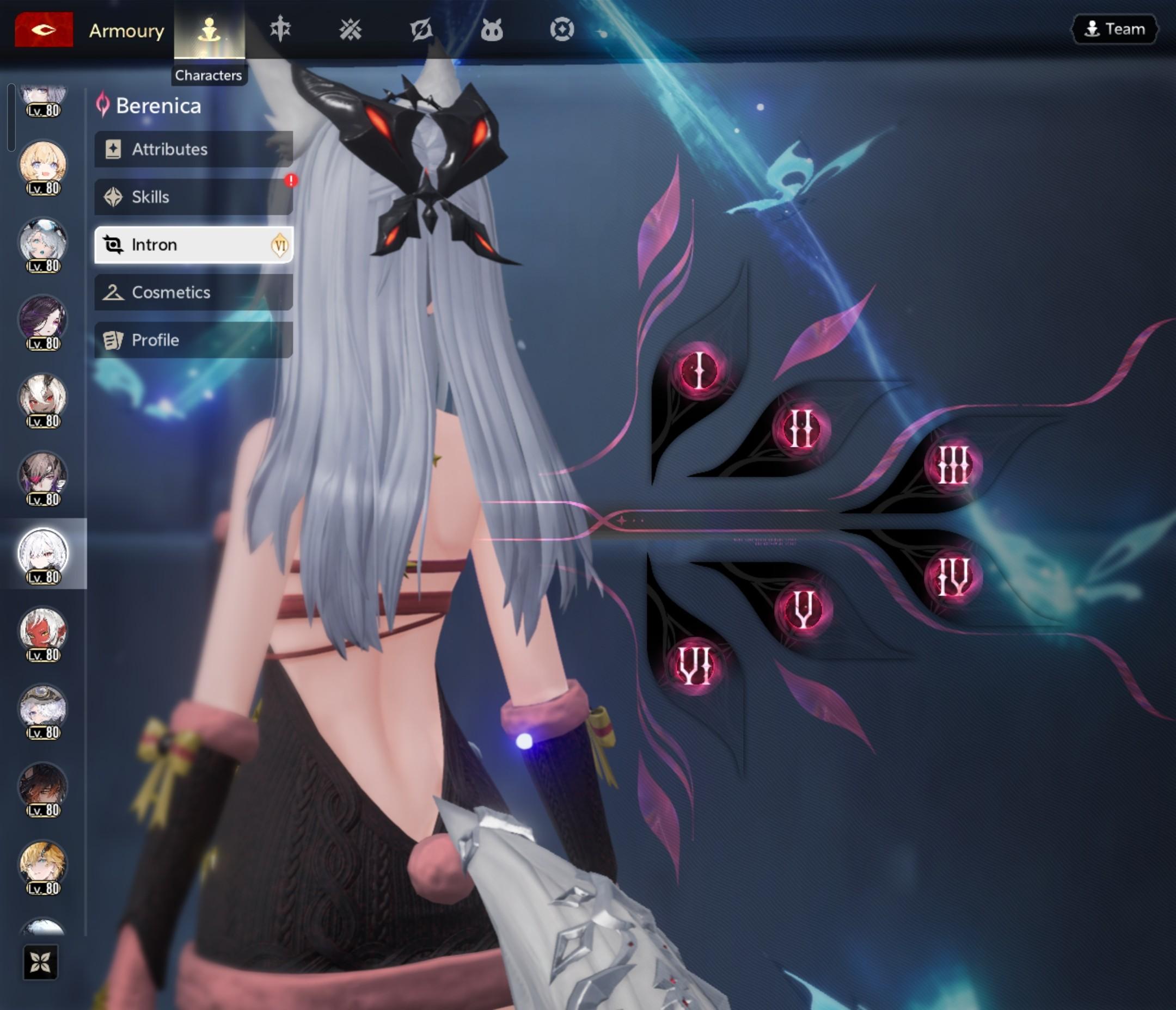The width and height of the screenshot is (1176, 1010).
Task: Go back with the red arrow button
Action: 44,29
